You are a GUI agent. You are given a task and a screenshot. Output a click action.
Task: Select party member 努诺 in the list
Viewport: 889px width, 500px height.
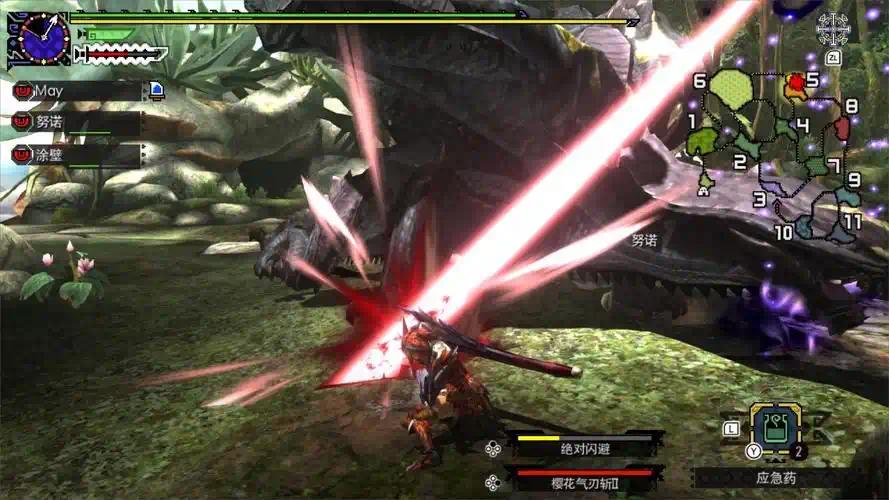point(75,122)
